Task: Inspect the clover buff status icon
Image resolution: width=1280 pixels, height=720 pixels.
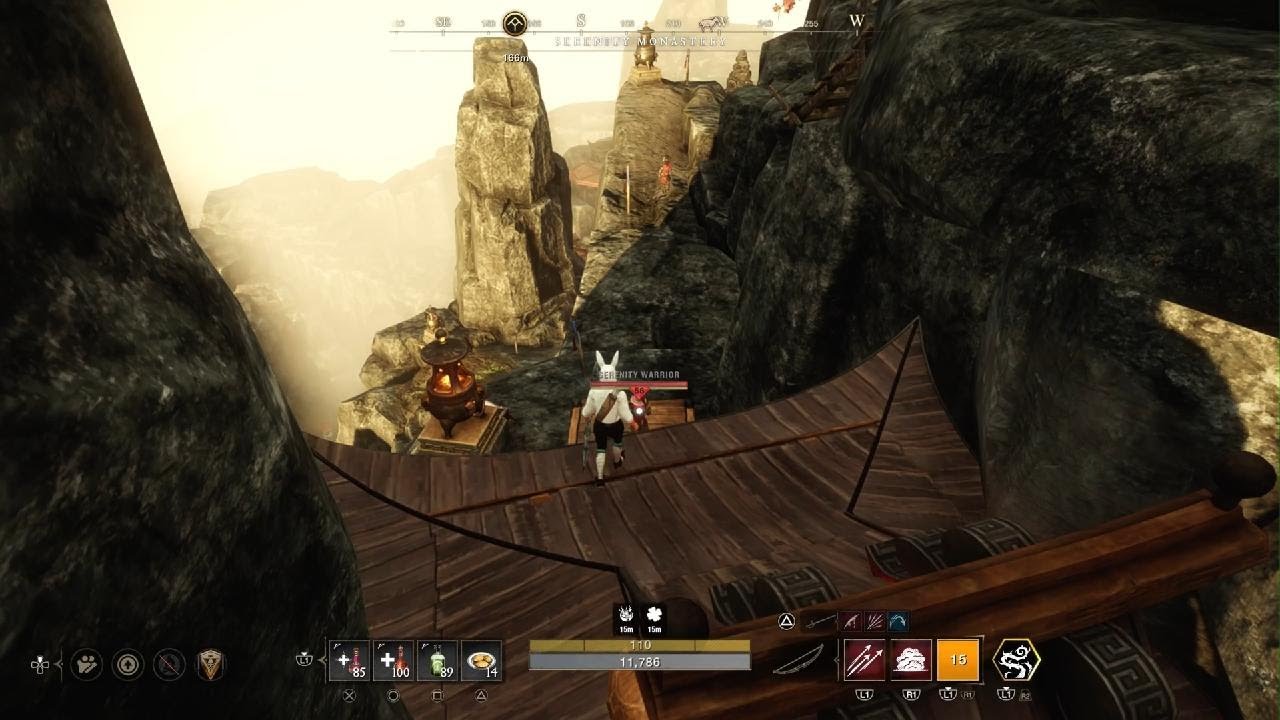Action: click(x=654, y=615)
